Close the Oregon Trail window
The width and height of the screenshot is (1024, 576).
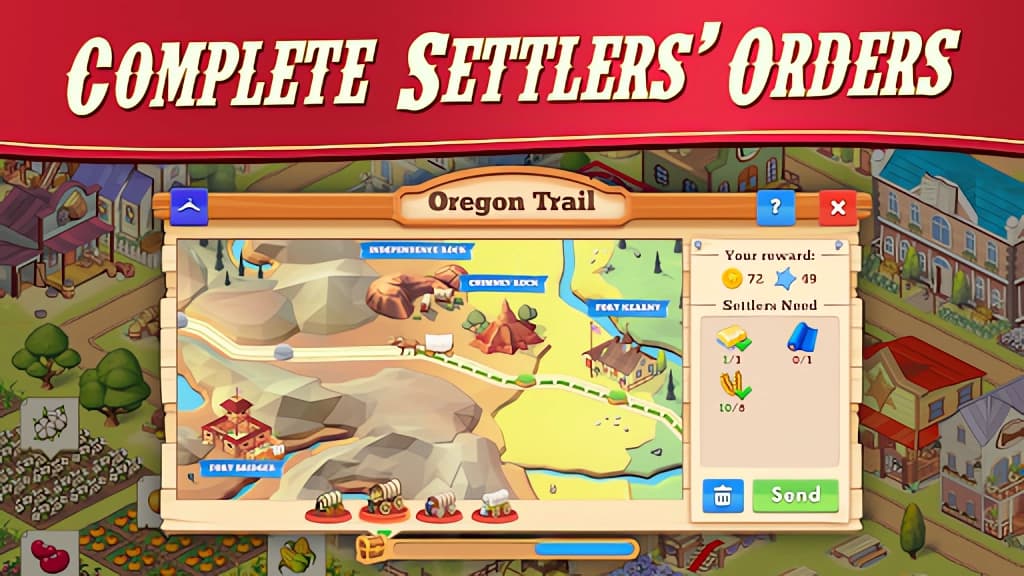pyautogui.click(x=837, y=208)
